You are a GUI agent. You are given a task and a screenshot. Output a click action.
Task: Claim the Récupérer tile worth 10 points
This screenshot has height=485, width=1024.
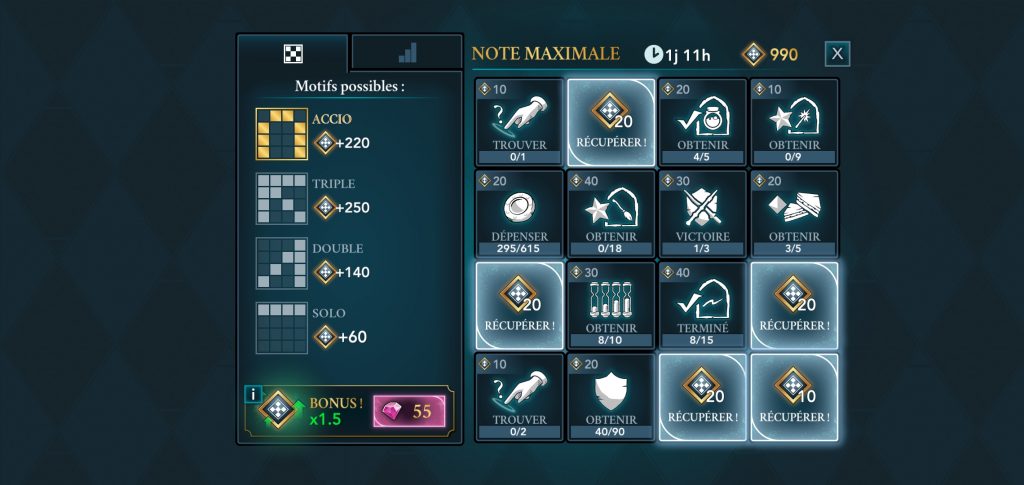pyautogui.click(x=795, y=397)
